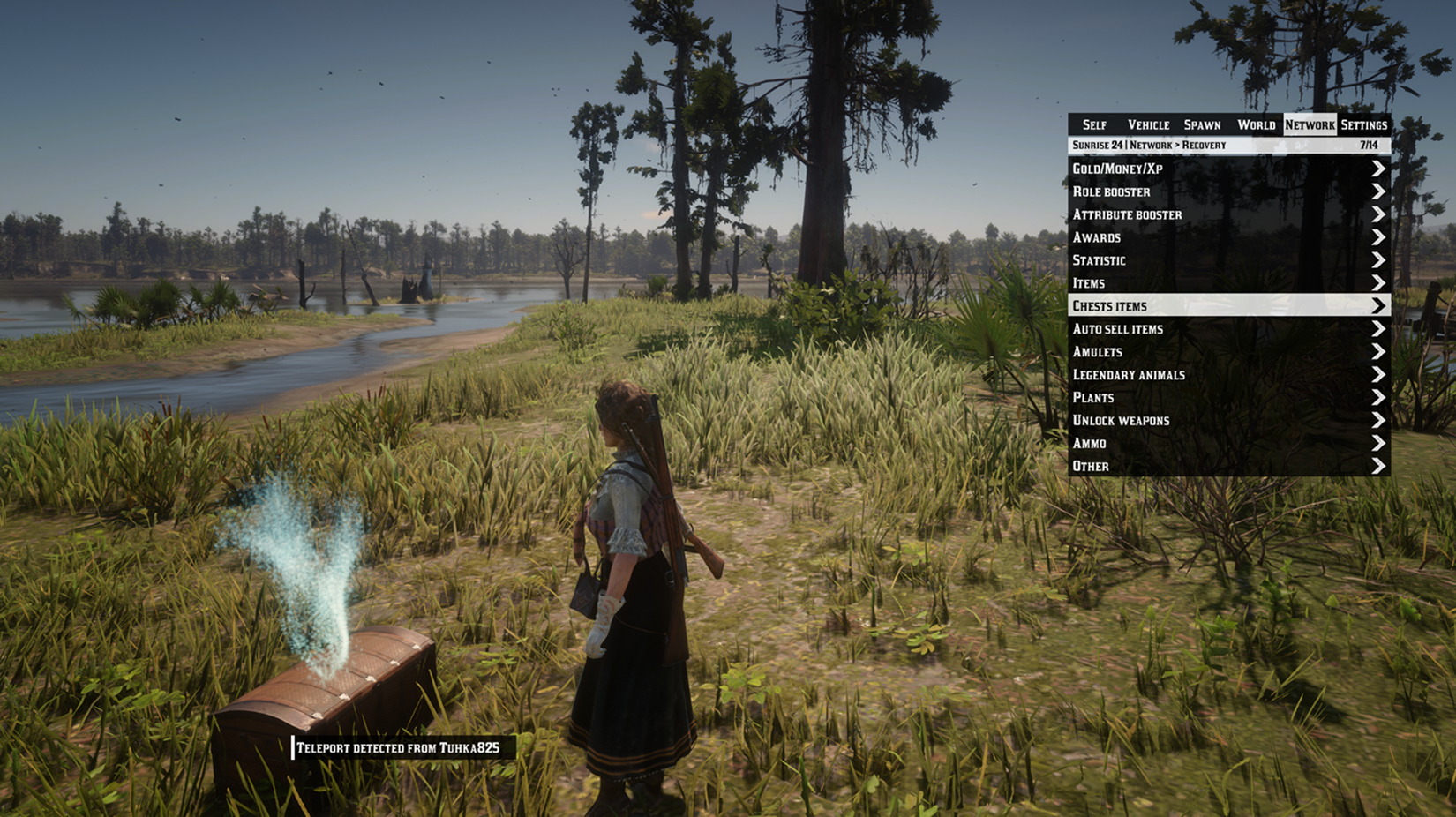Click the Network tab
This screenshot has height=817, width=1456.
coord(1310,124)
